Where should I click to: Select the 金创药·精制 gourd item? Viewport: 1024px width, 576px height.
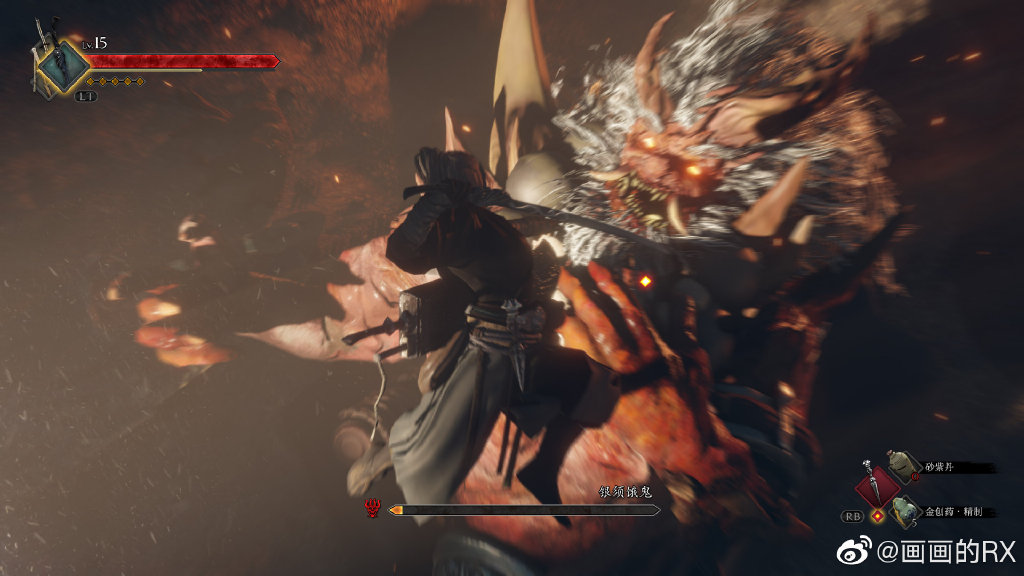click(x=904, y=511)
